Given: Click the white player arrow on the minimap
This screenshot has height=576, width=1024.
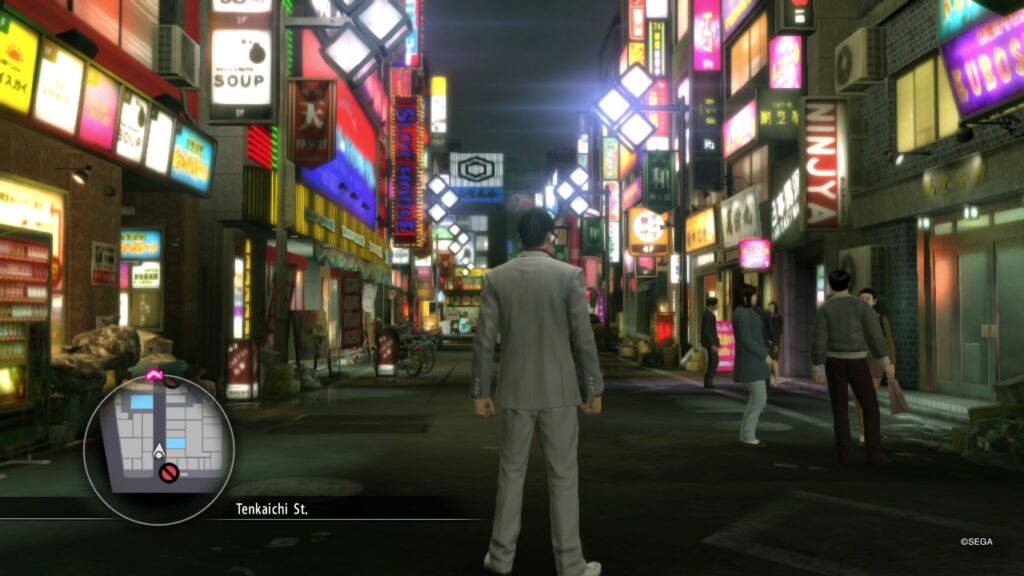Looking at the screenshot, I should (x=159, y=453).
